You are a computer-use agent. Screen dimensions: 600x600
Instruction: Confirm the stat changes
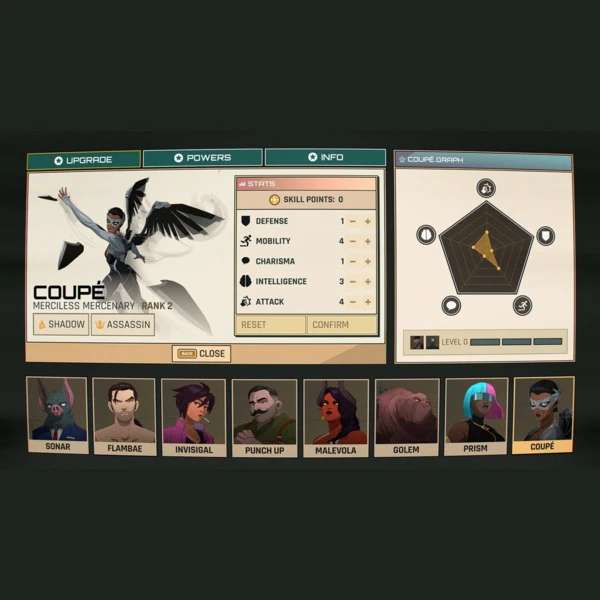[342, 325]
